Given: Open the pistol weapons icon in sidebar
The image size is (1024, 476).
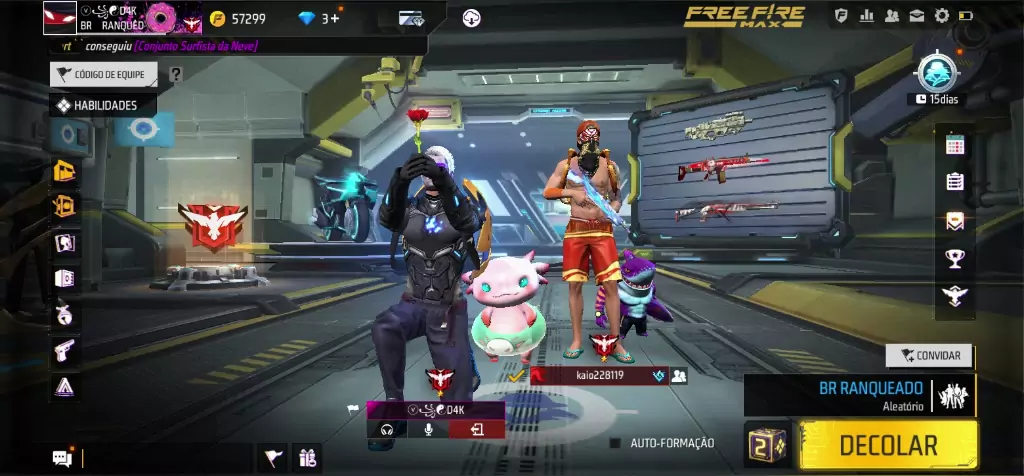Looking at the screenshot, I should point(65,350).
